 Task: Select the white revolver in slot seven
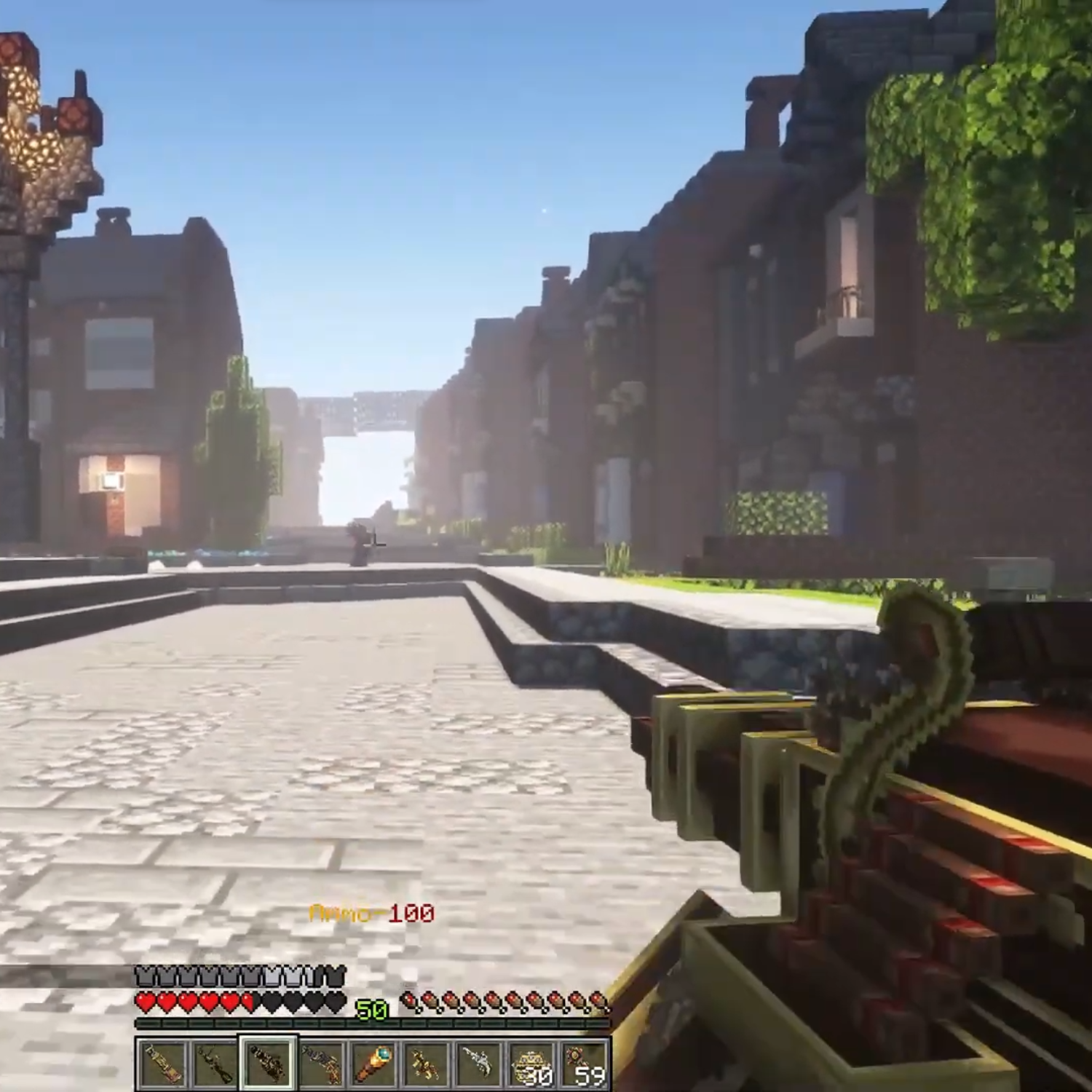[x=478, y=1069]
